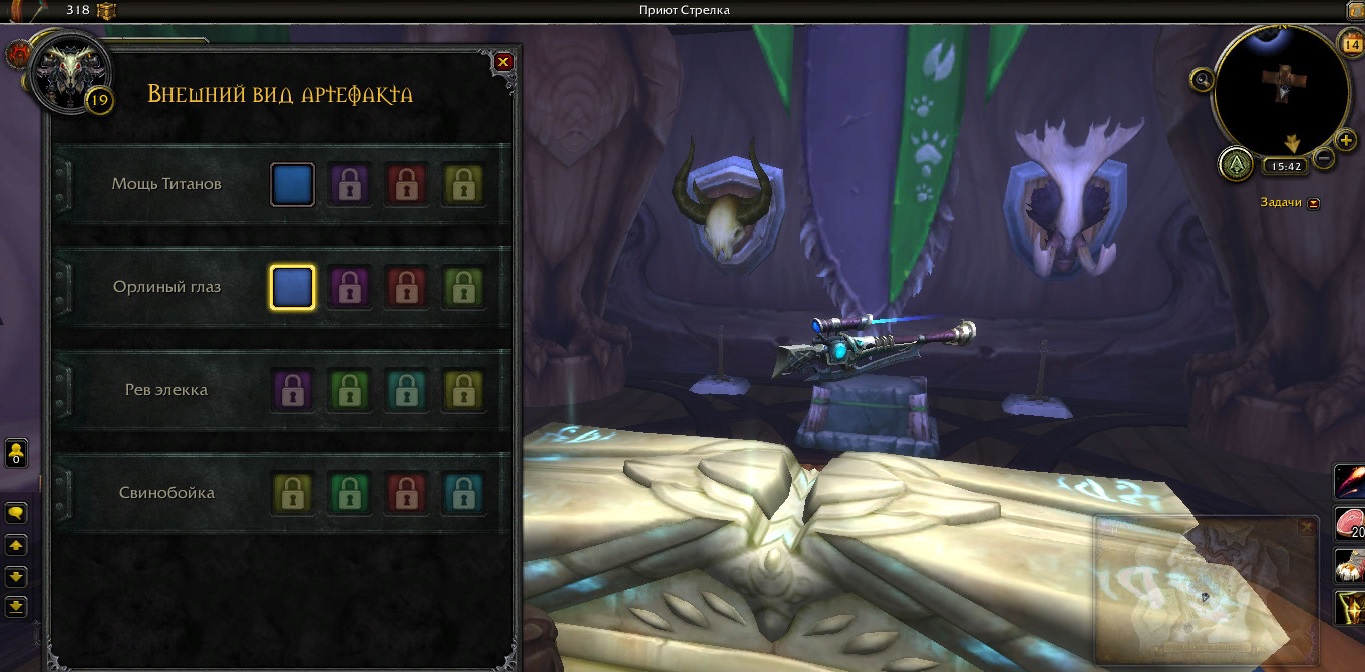Viewport: 1365px width, 672px height.
Task: Click the locked purple Мощь Титанов swatch
Action: point(350,185)
